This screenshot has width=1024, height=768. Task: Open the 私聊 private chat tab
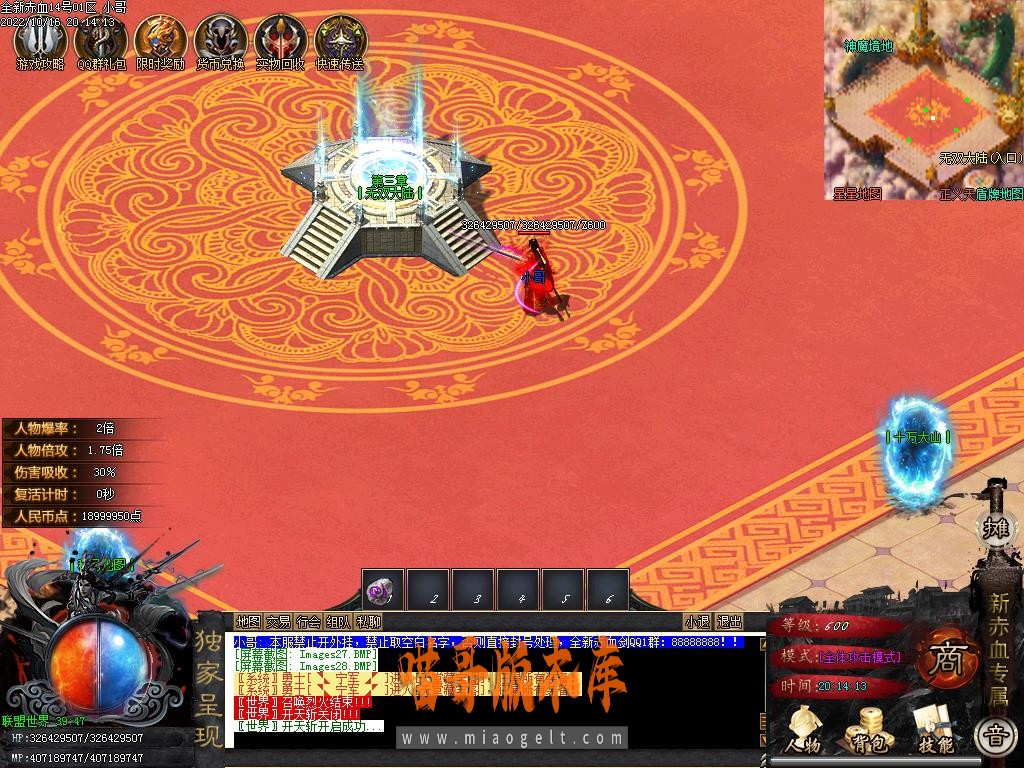coord(368,622)
